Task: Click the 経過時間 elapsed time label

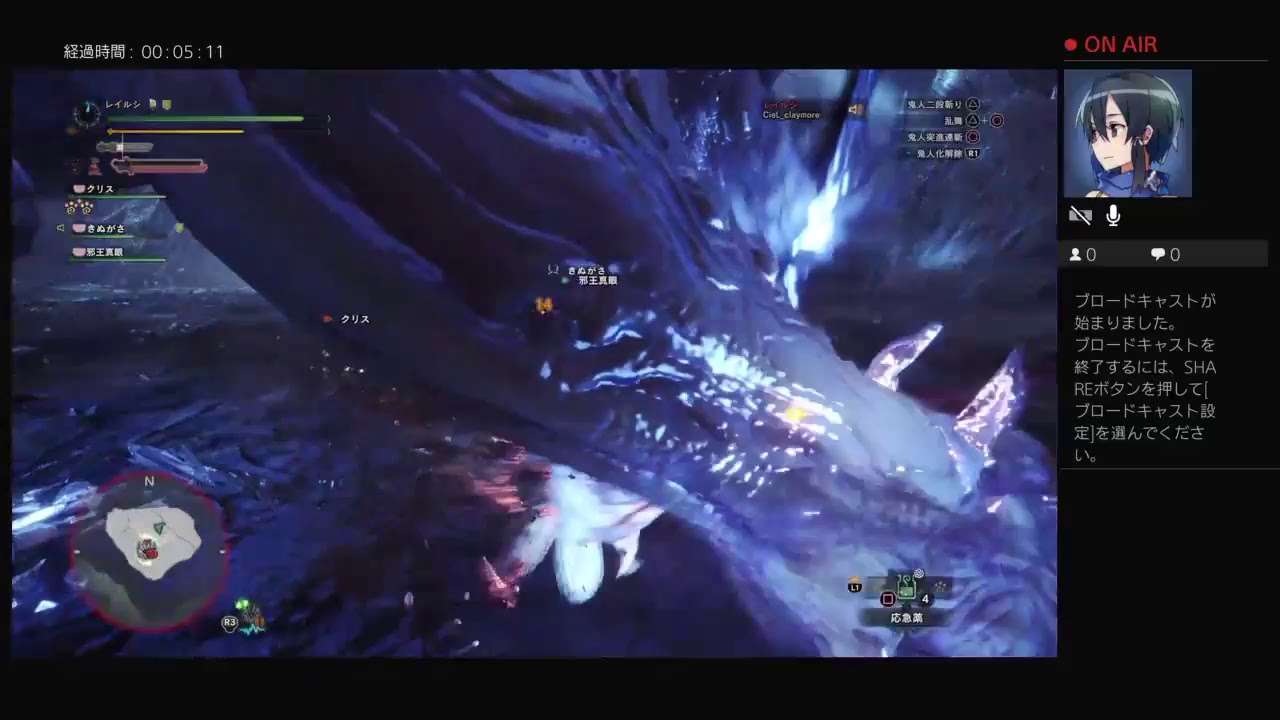Action: [96, 51]
